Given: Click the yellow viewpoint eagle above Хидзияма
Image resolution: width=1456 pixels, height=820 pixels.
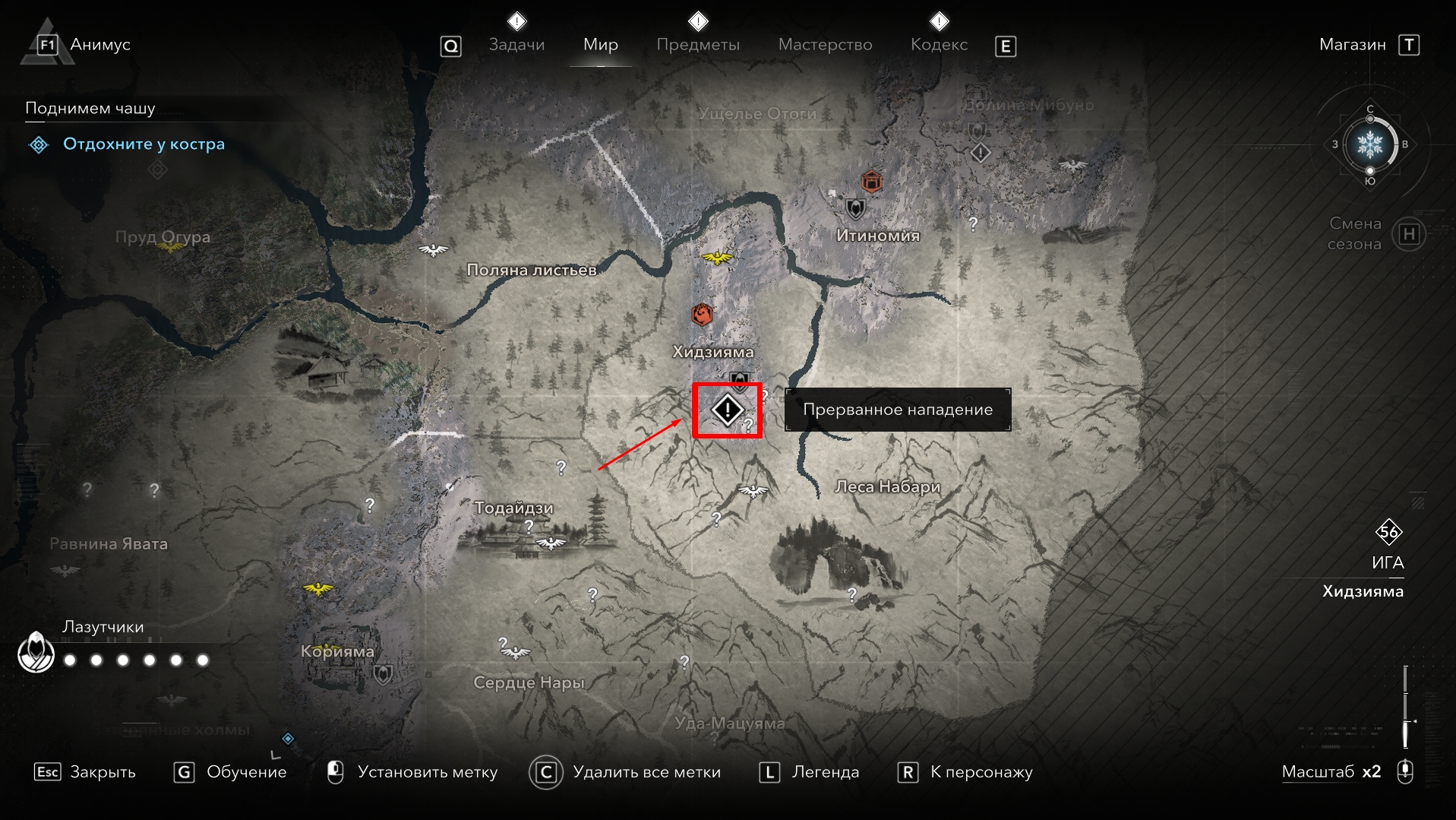Looking at the screenshot, I should tap(717, 258).
